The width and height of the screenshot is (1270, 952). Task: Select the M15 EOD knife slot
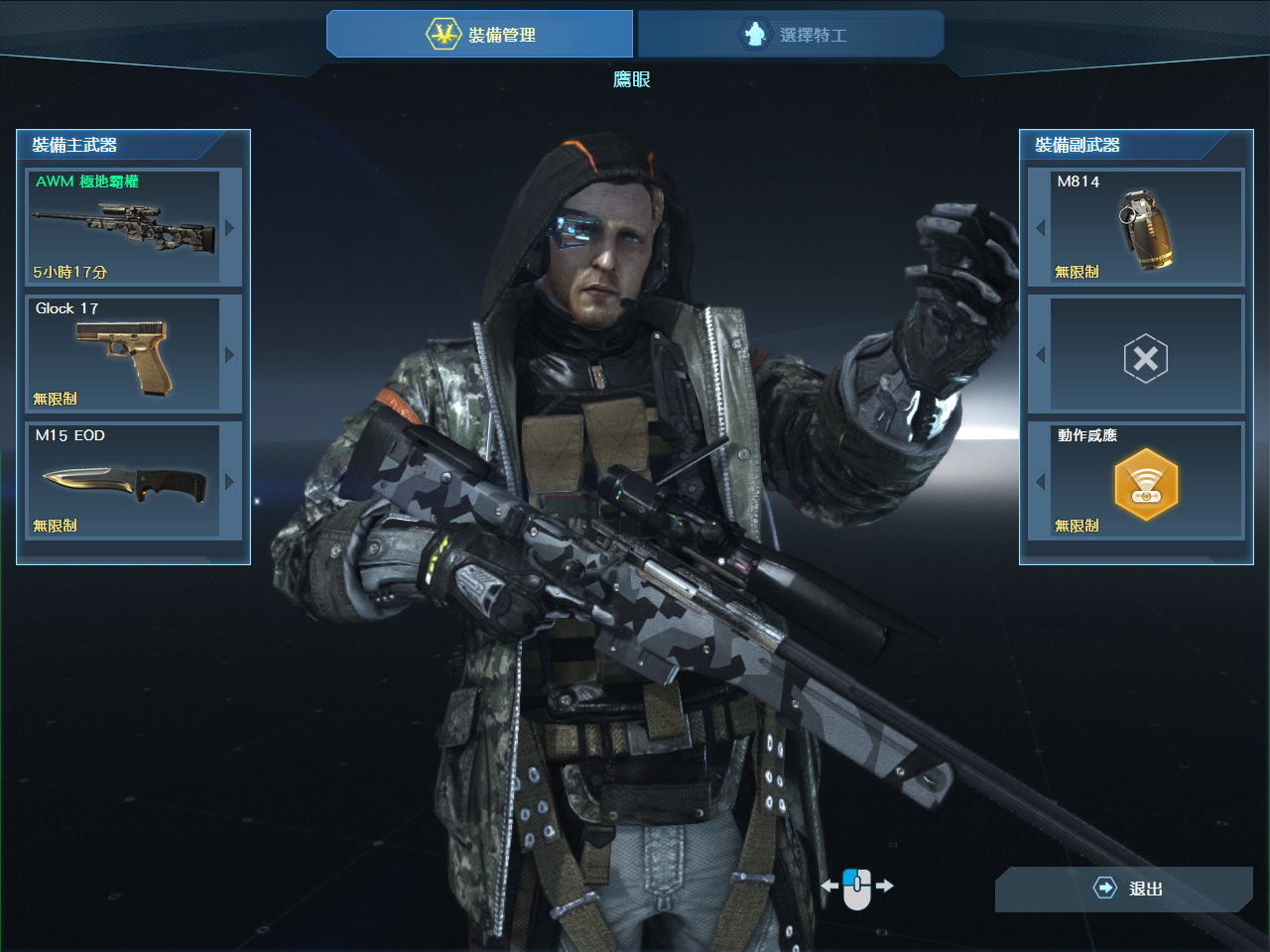123,481
